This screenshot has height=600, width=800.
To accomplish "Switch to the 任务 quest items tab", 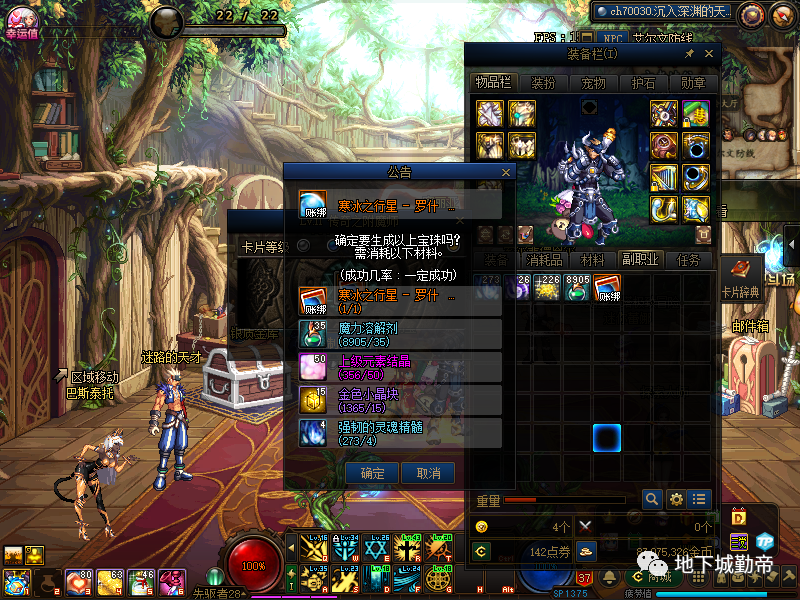I will point(688,260).
